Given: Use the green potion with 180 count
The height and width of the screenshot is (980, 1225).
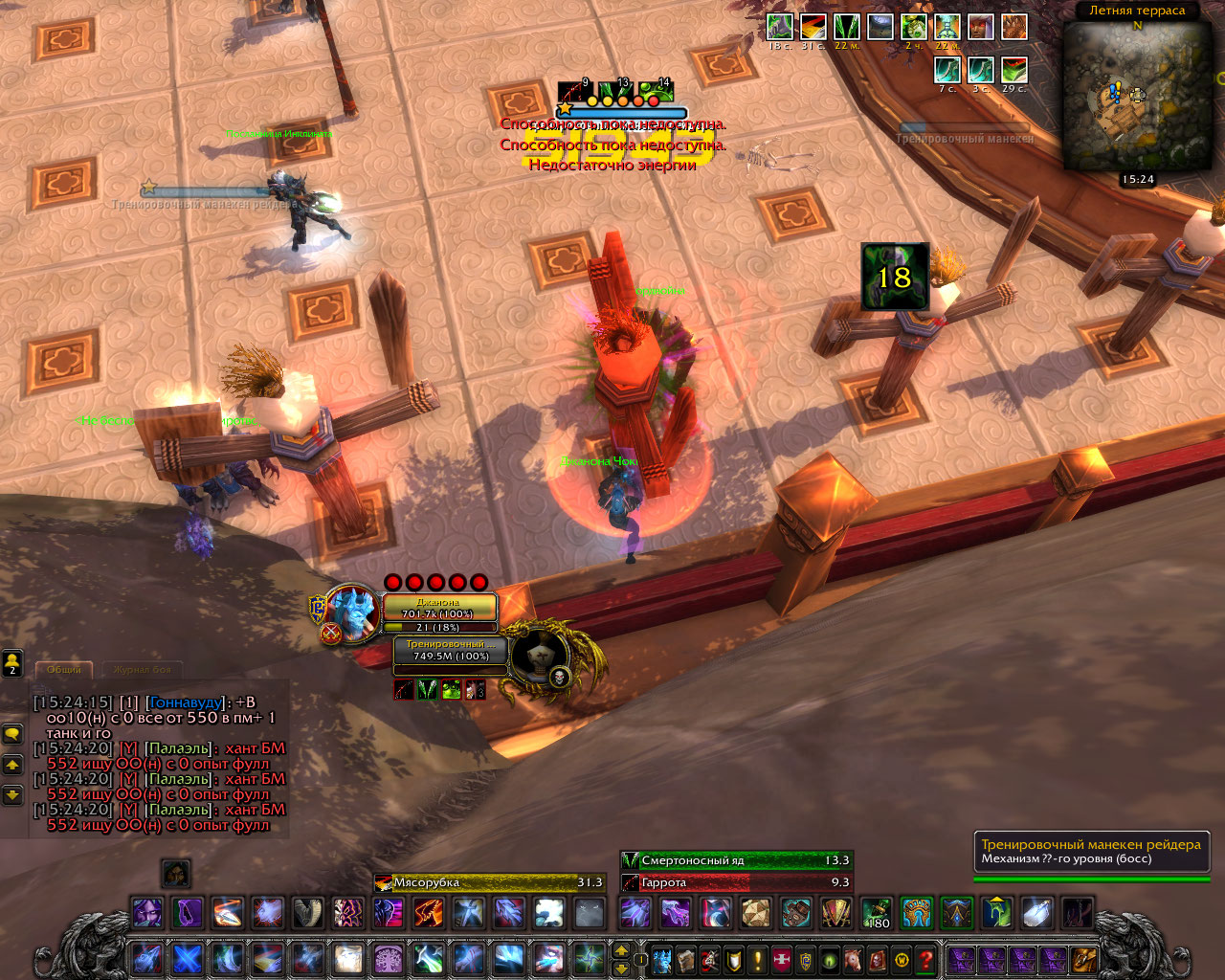Looking at the screenshot, I should [x=877, y=912].
